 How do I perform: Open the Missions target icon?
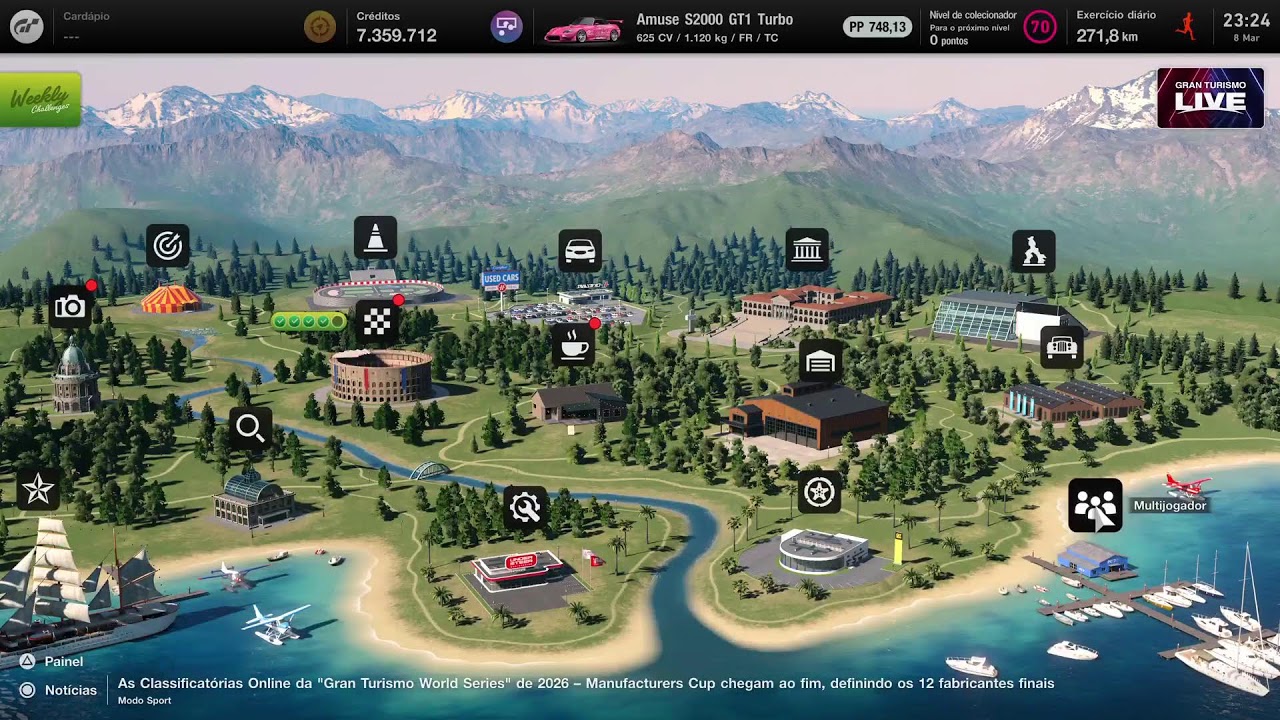(167, 246)
